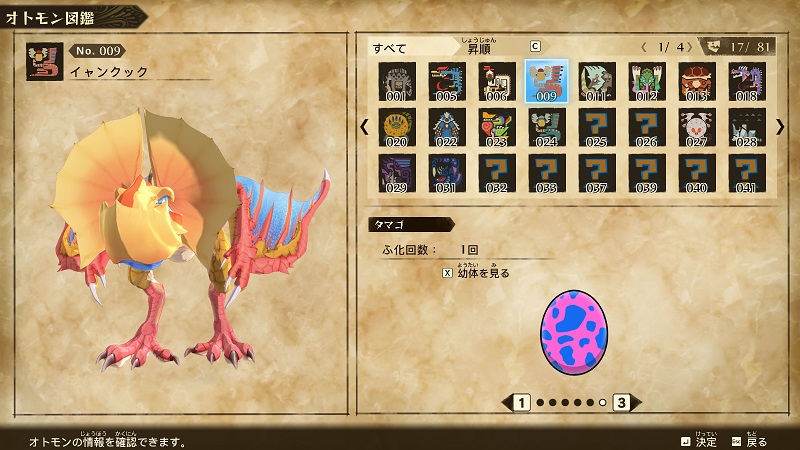Choose monstie entry No. 027
This screenshot has width=800, height=450.
(697, 127)
